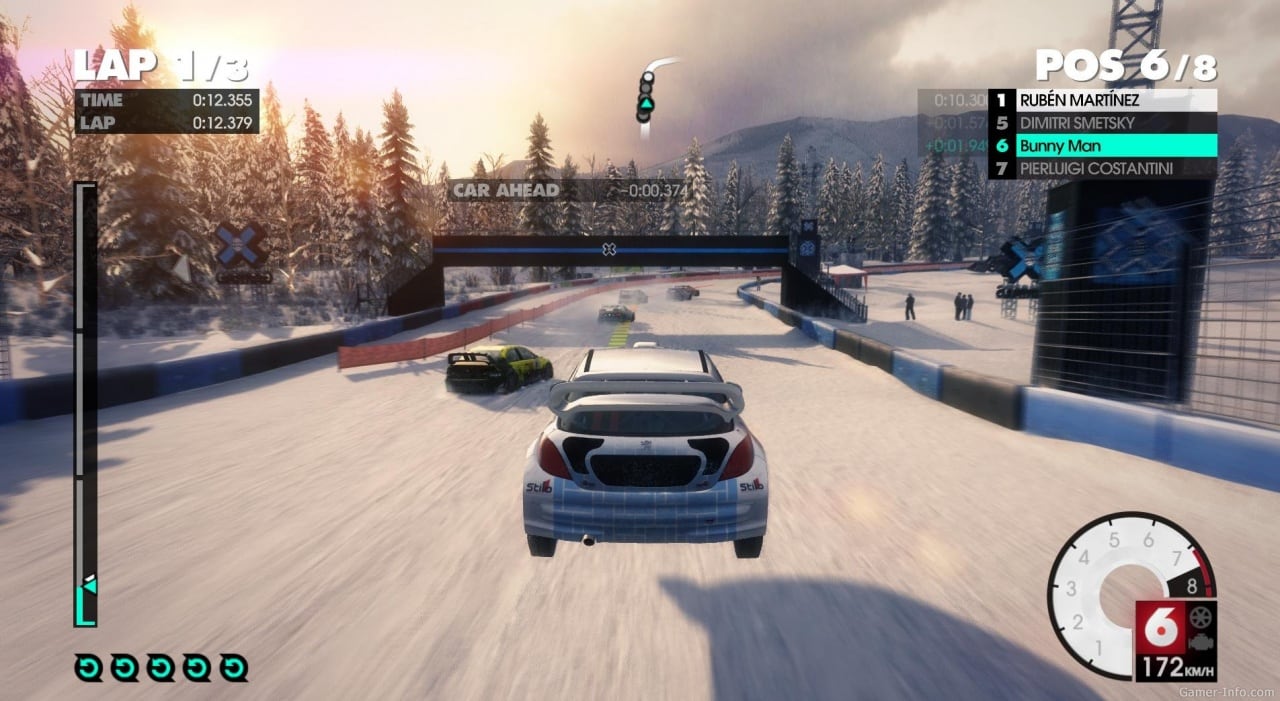
Task: Select Dimitri Smetsky leaderboard row
Action: coord(1102,123)
